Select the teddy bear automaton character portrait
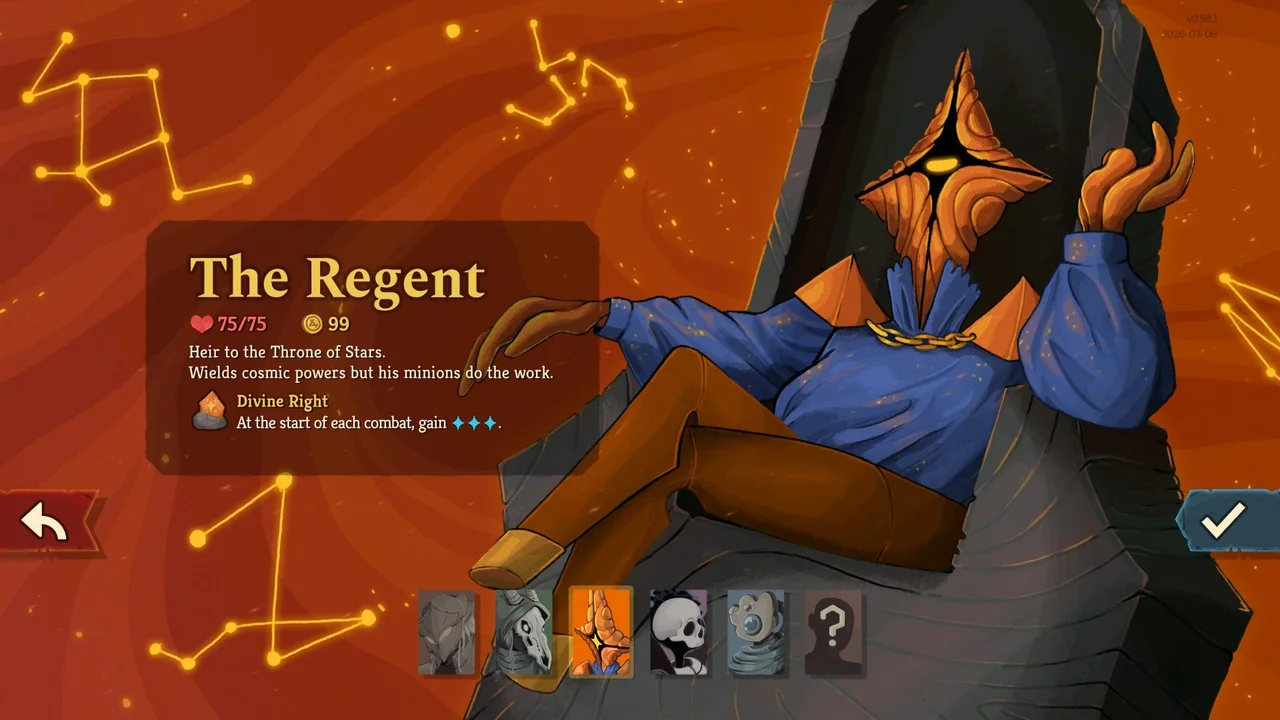 click(x=757, y=634)
